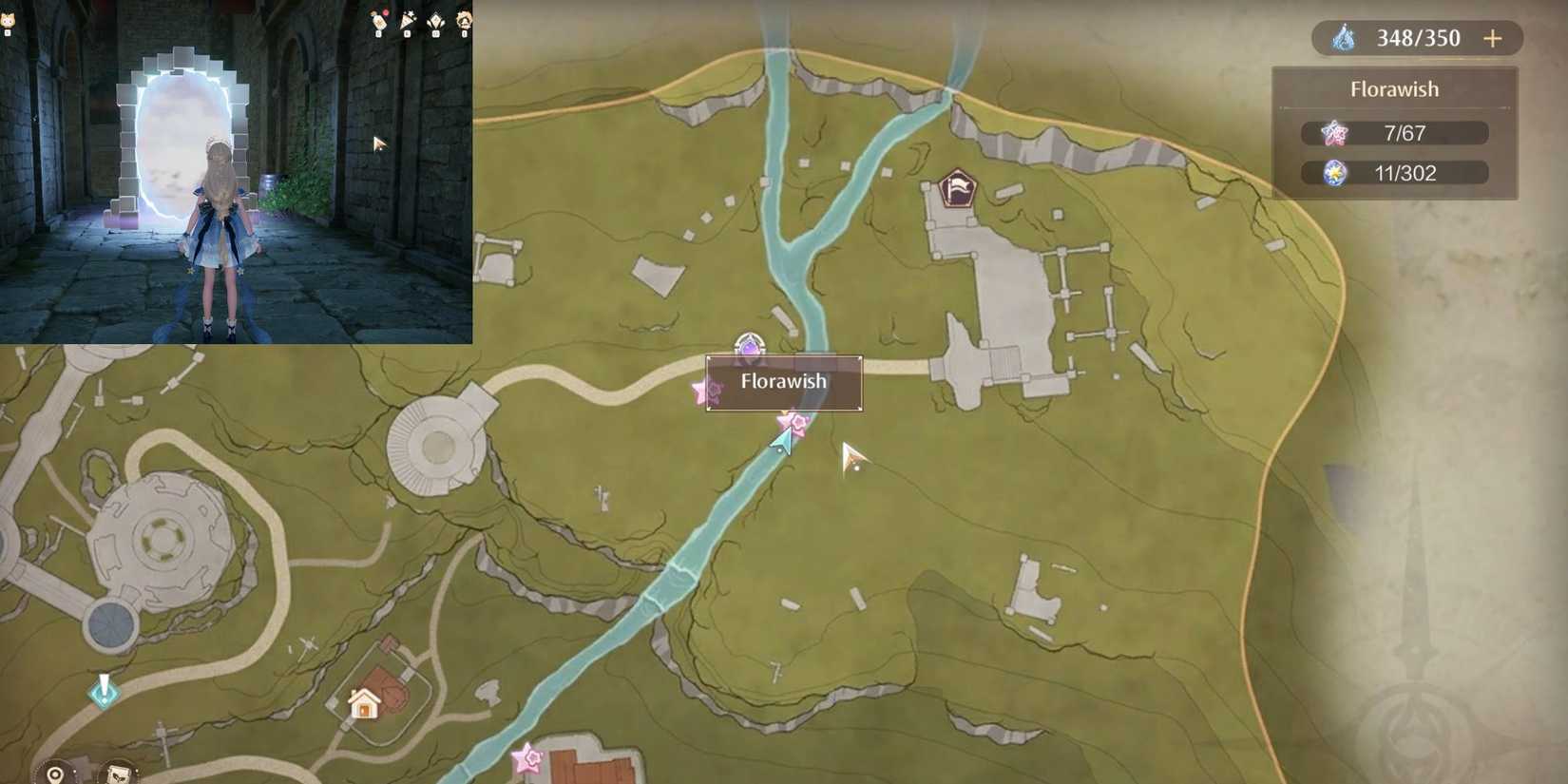1568x784 pixels.
Task: Open the Whim Star counter showing 11/302
Action: point(1394,173)
